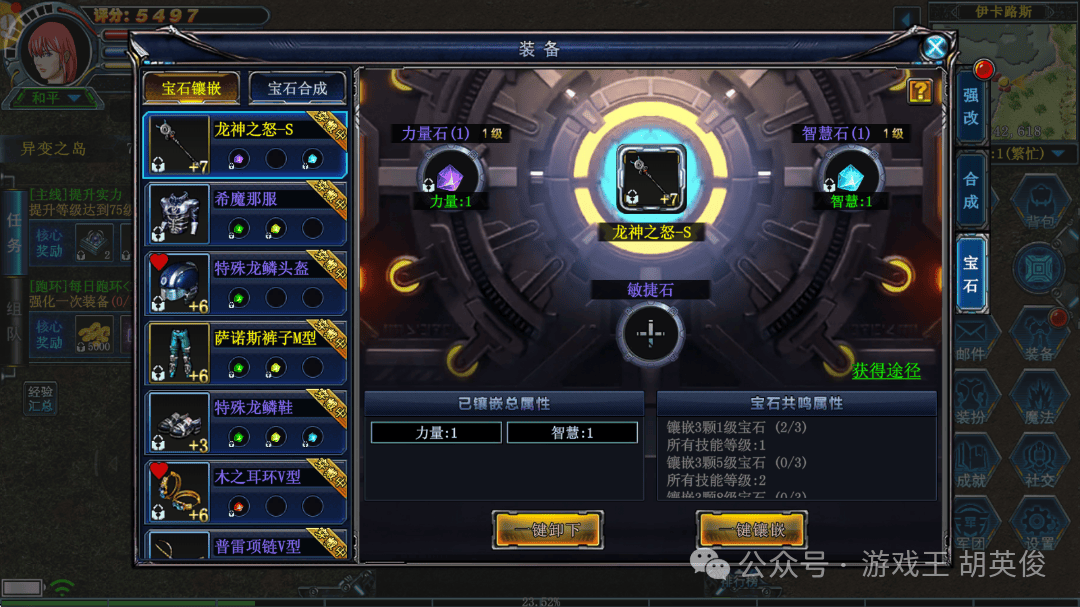Close the 装备 equipment window
Screen dimensions: 1080x607
pos(935,47)
